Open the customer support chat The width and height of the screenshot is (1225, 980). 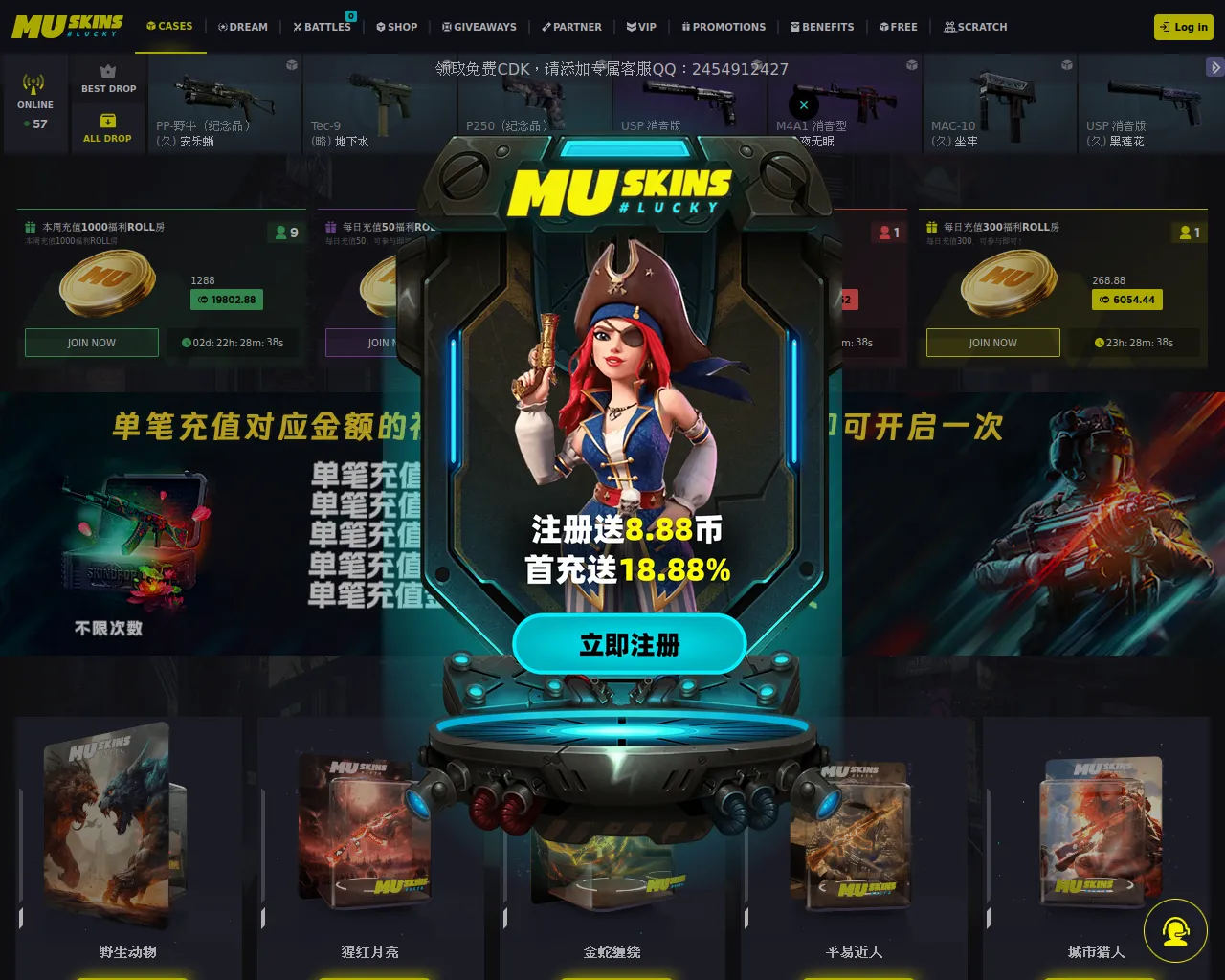1175,930
